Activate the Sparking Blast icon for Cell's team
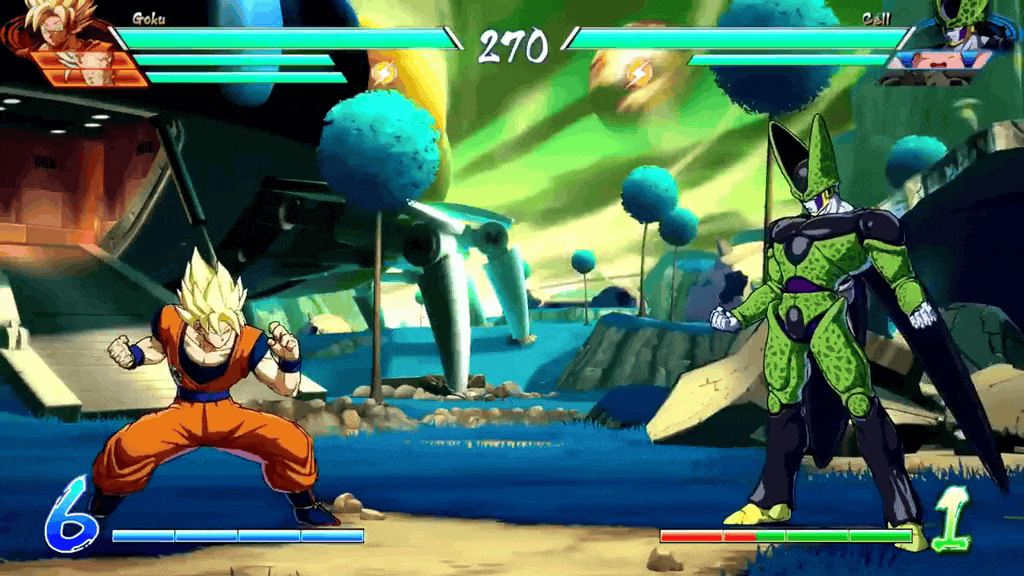 pos(638,73)
